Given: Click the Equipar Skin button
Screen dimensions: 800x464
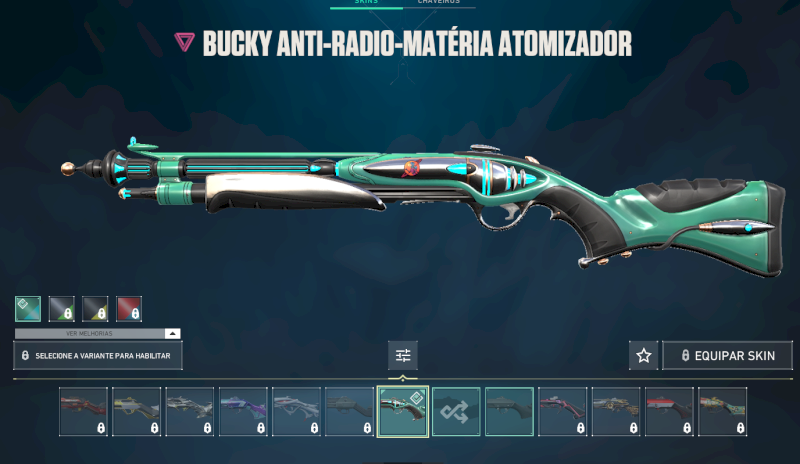Looking at the screenshot, I should point(727,355).
